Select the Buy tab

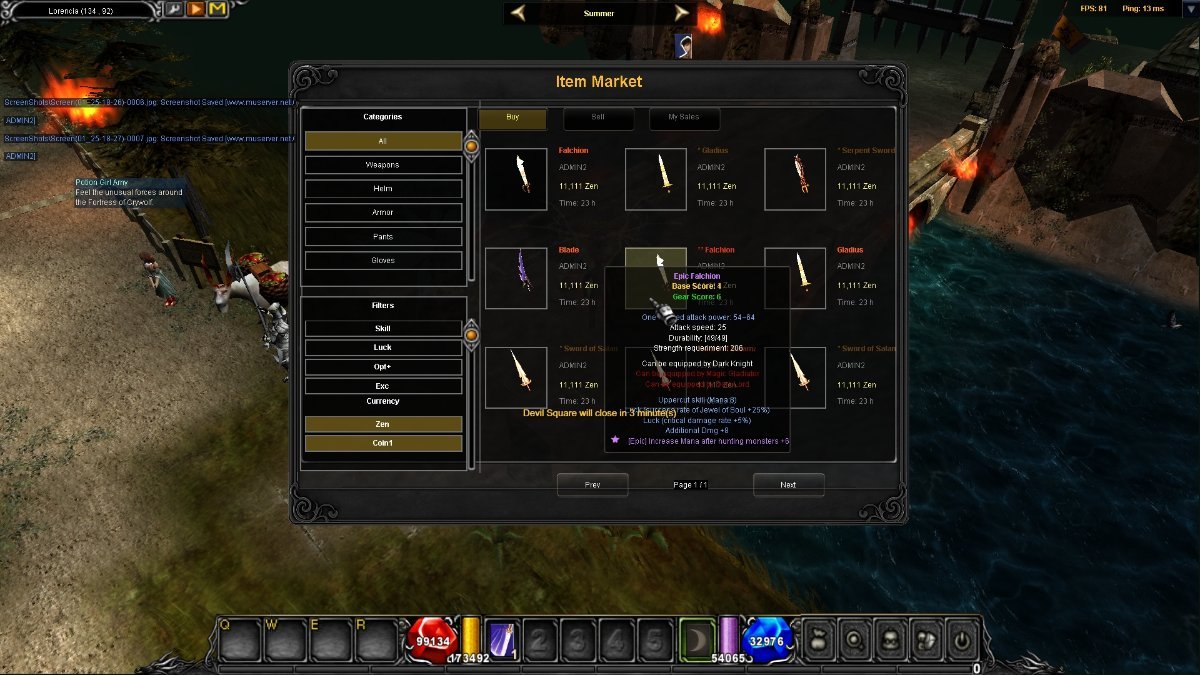click(x=513, y=118)
